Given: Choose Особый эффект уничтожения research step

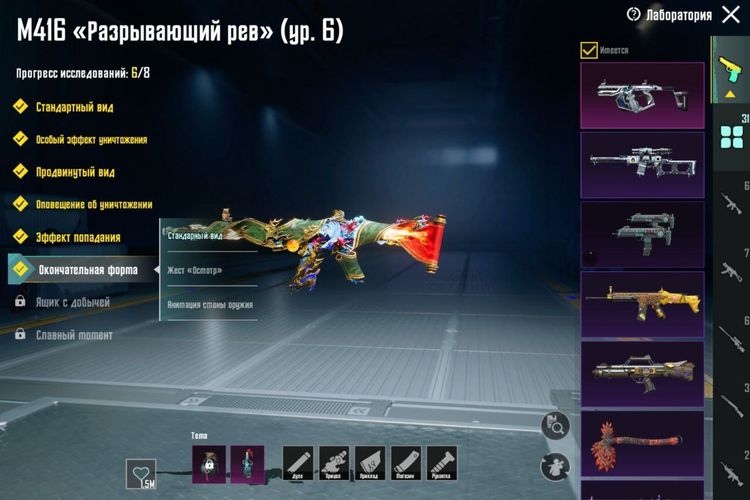Looking at the screenshot, I should (x=90, y=139).
